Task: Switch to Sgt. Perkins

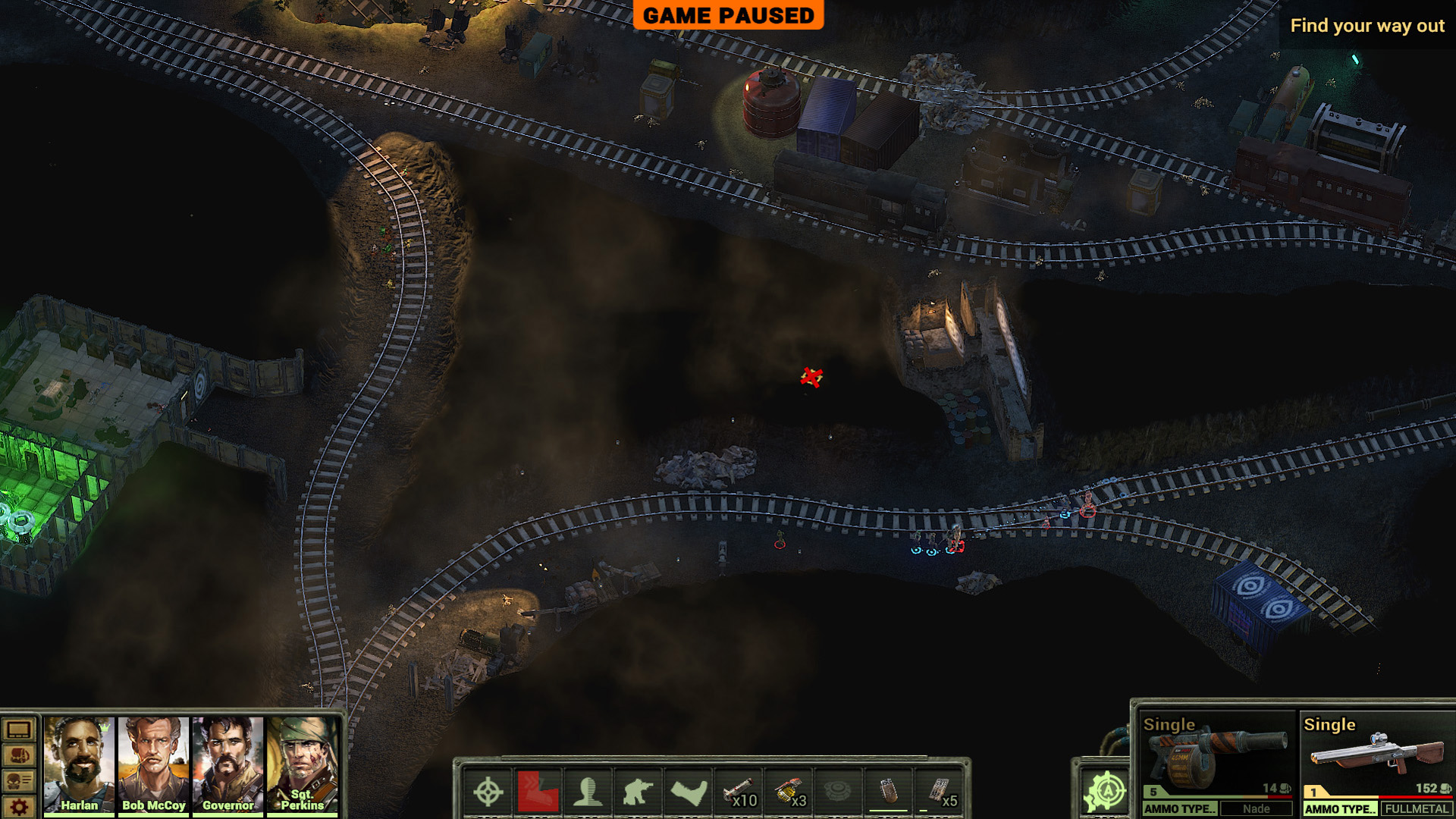Action: coord(302,764)
